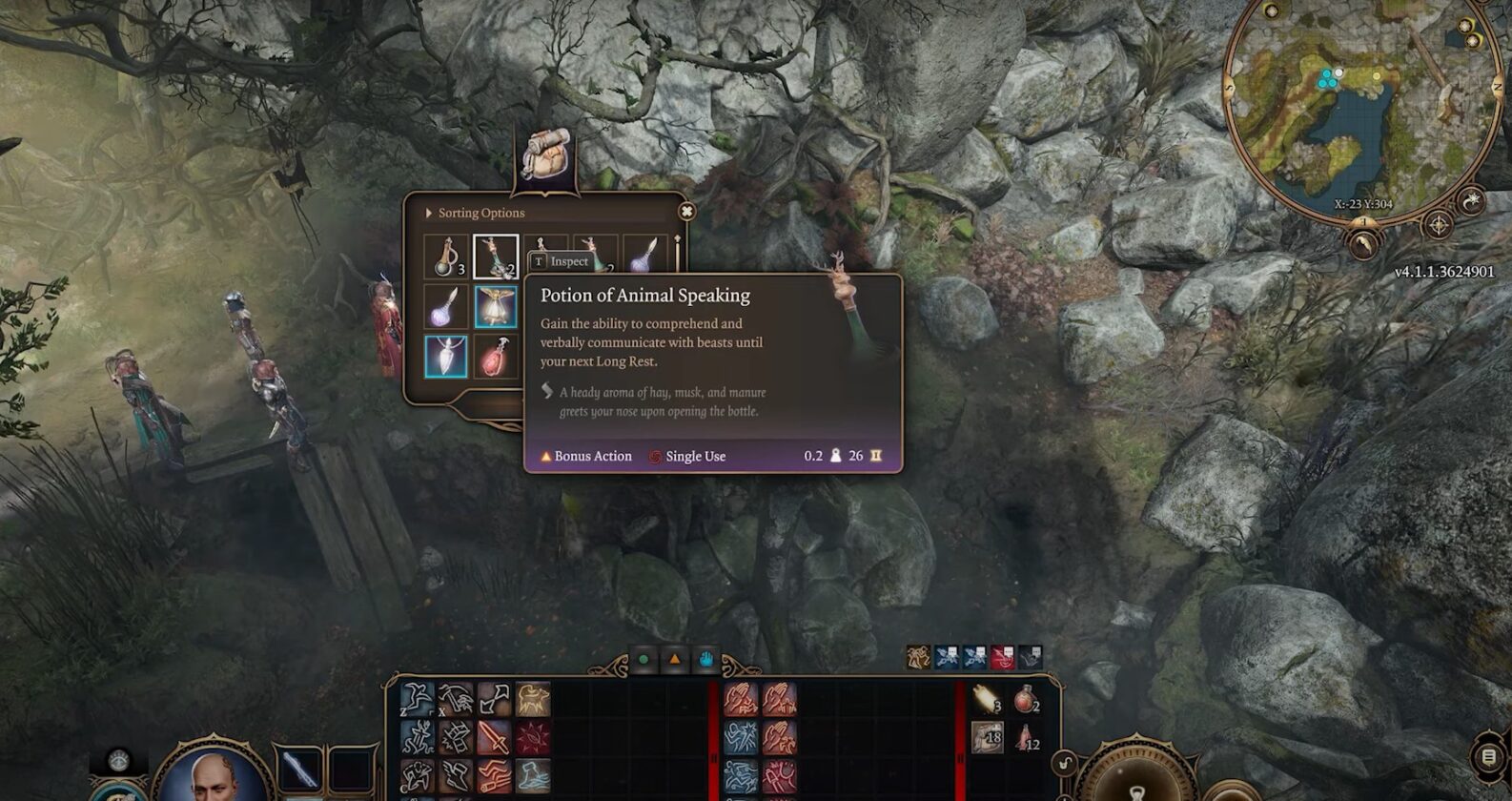Pick the round flask with count 3
Screen dimensions: 1512x801
coord(446,257)
